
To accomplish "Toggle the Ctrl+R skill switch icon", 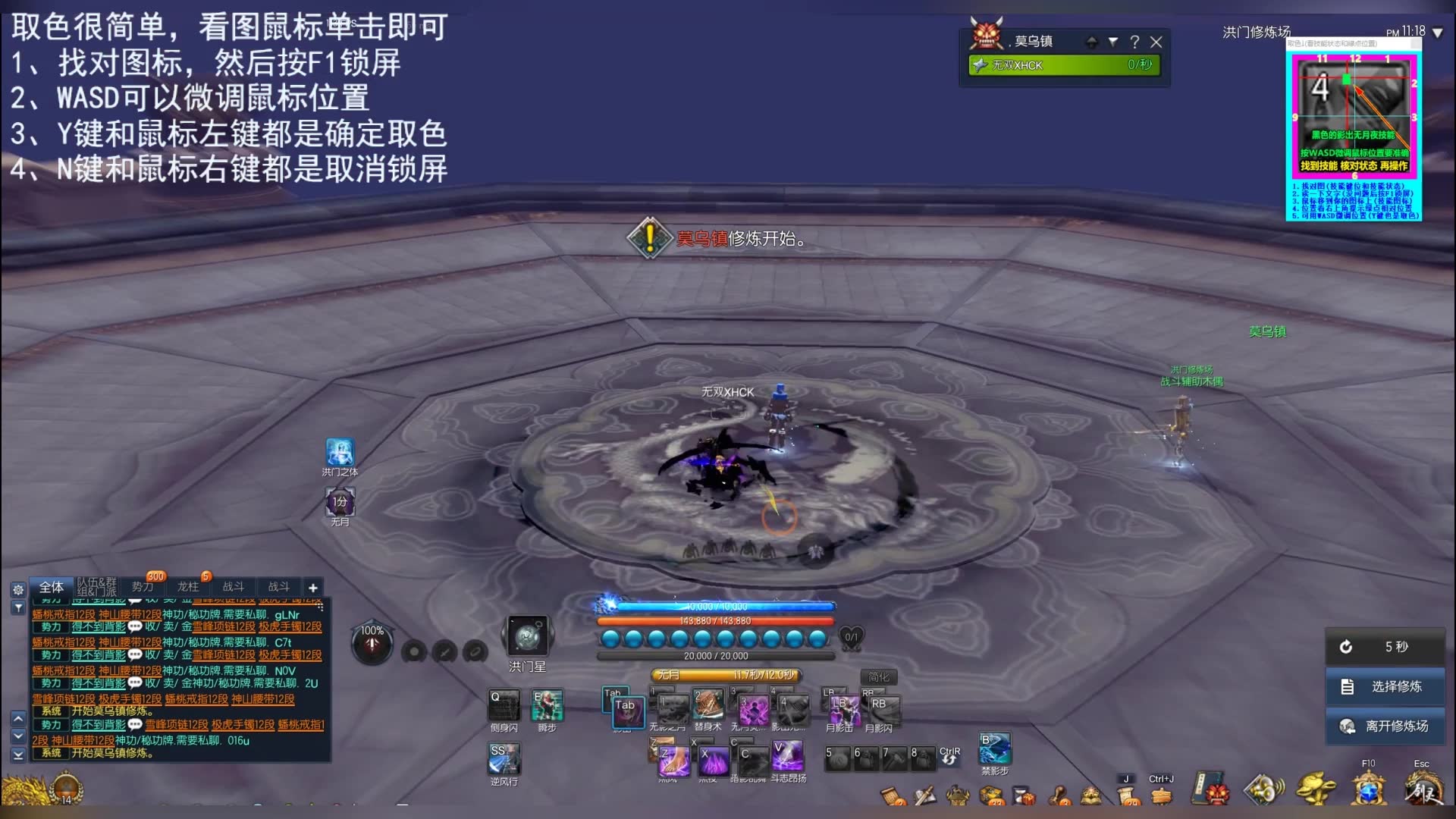I will point(949,757).
